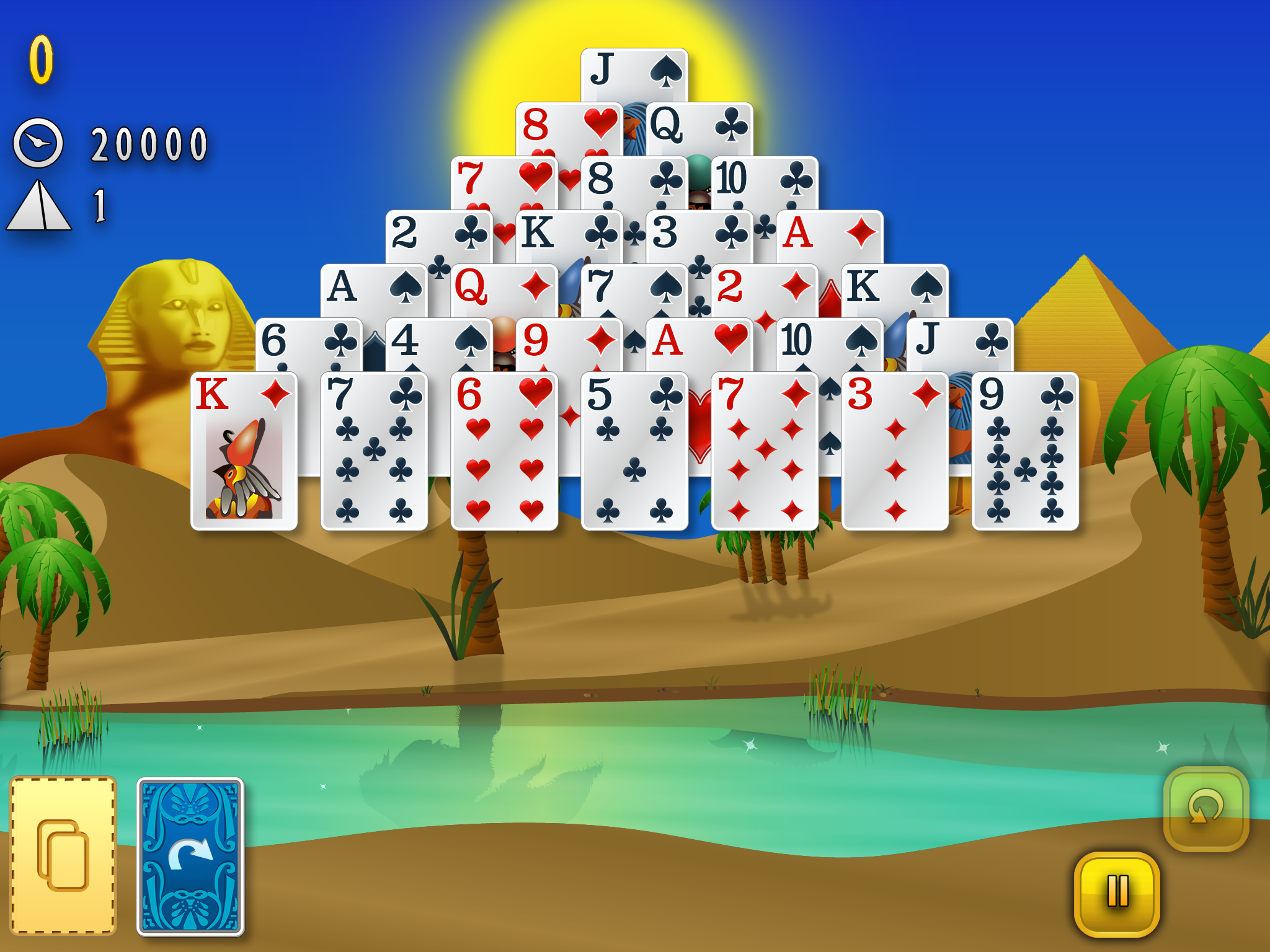Pick the 7 of Clubs card
Image resolution: width=1270 pixels, height=952 pixels.
tap(374, 451)
